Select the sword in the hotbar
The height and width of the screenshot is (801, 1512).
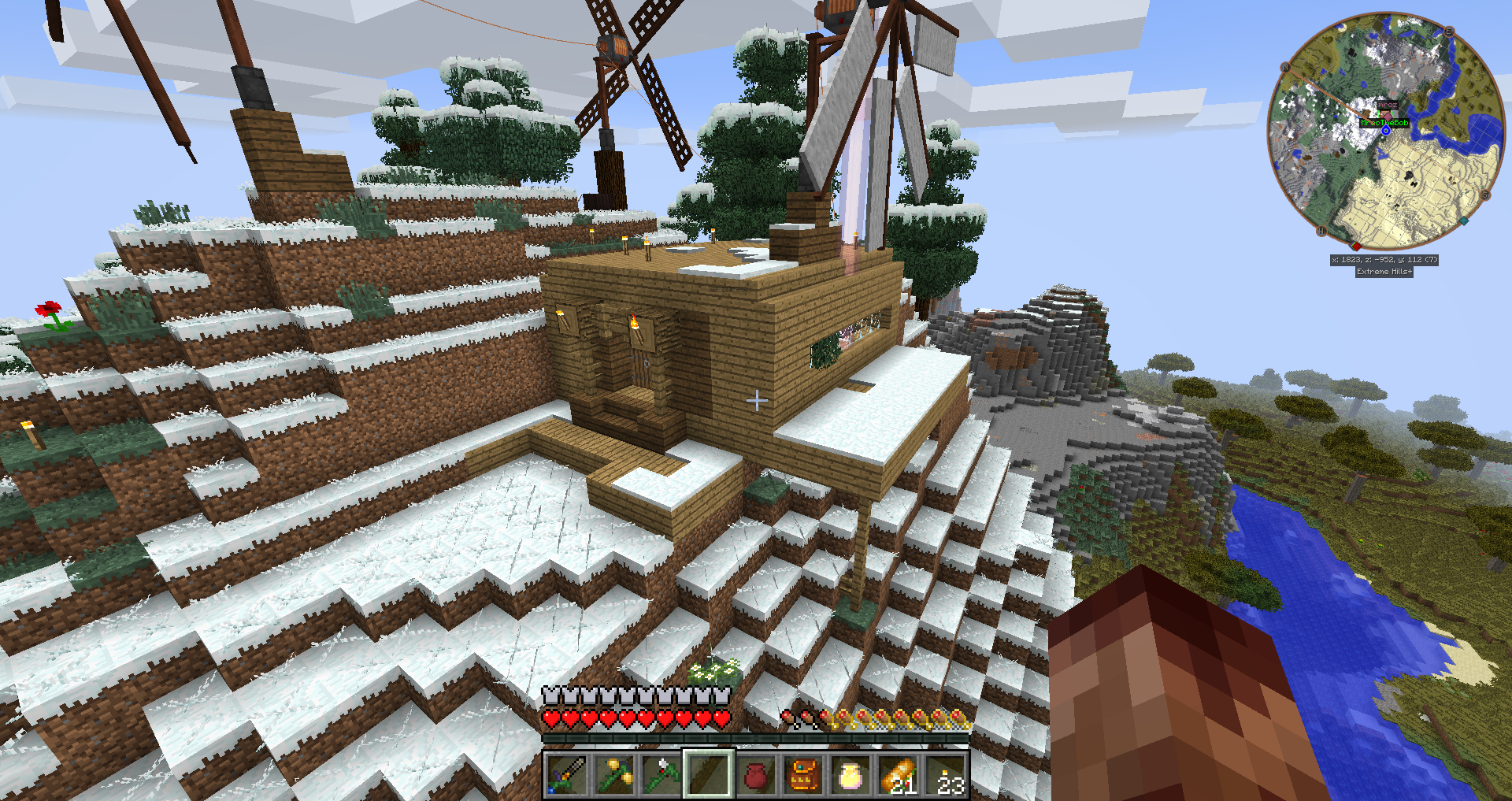(565, 775)
